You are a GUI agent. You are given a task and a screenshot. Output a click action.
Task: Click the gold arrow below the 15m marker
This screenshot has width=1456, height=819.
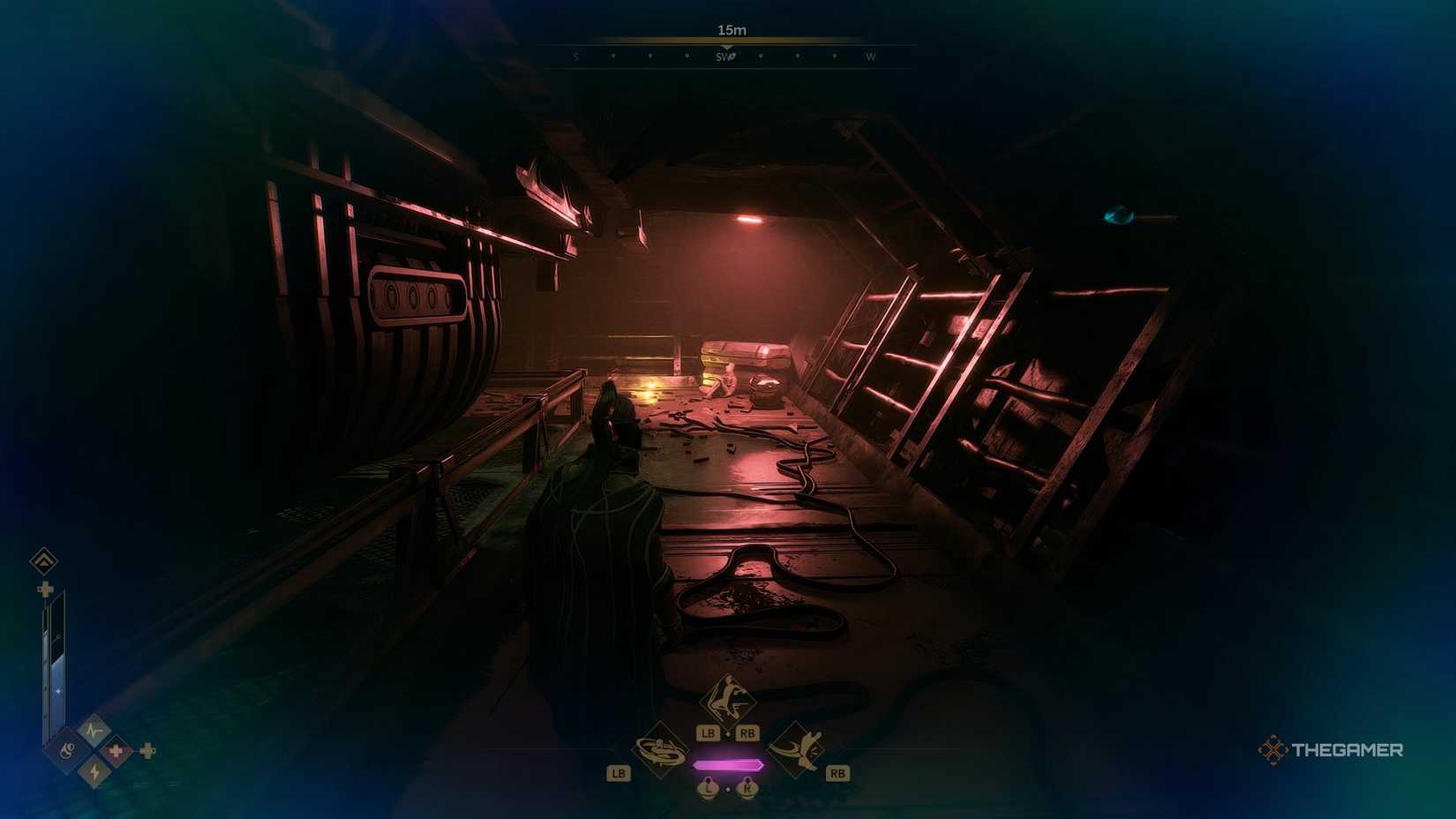click(727, 45)
